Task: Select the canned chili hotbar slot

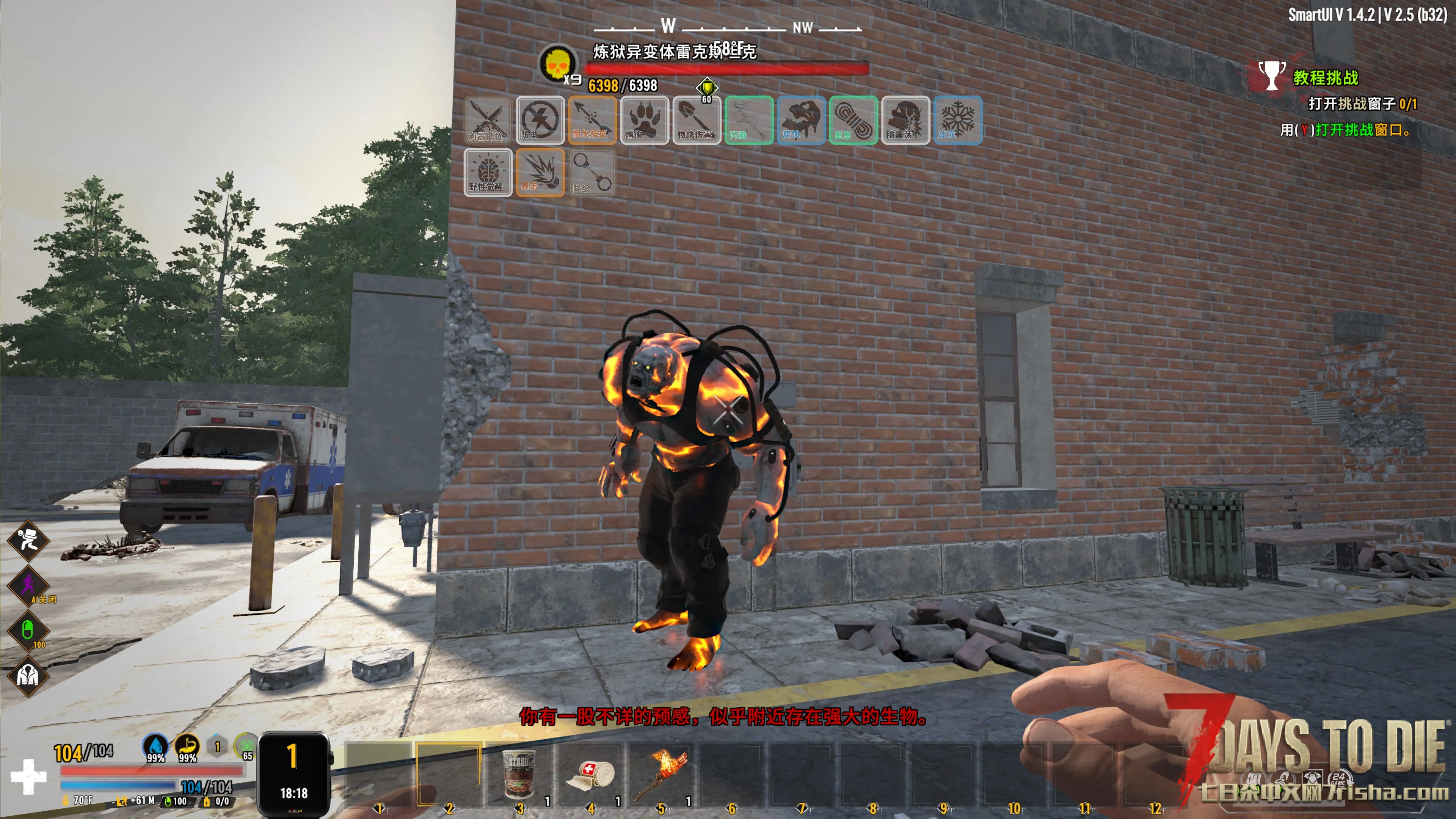Action: point(519,774)
